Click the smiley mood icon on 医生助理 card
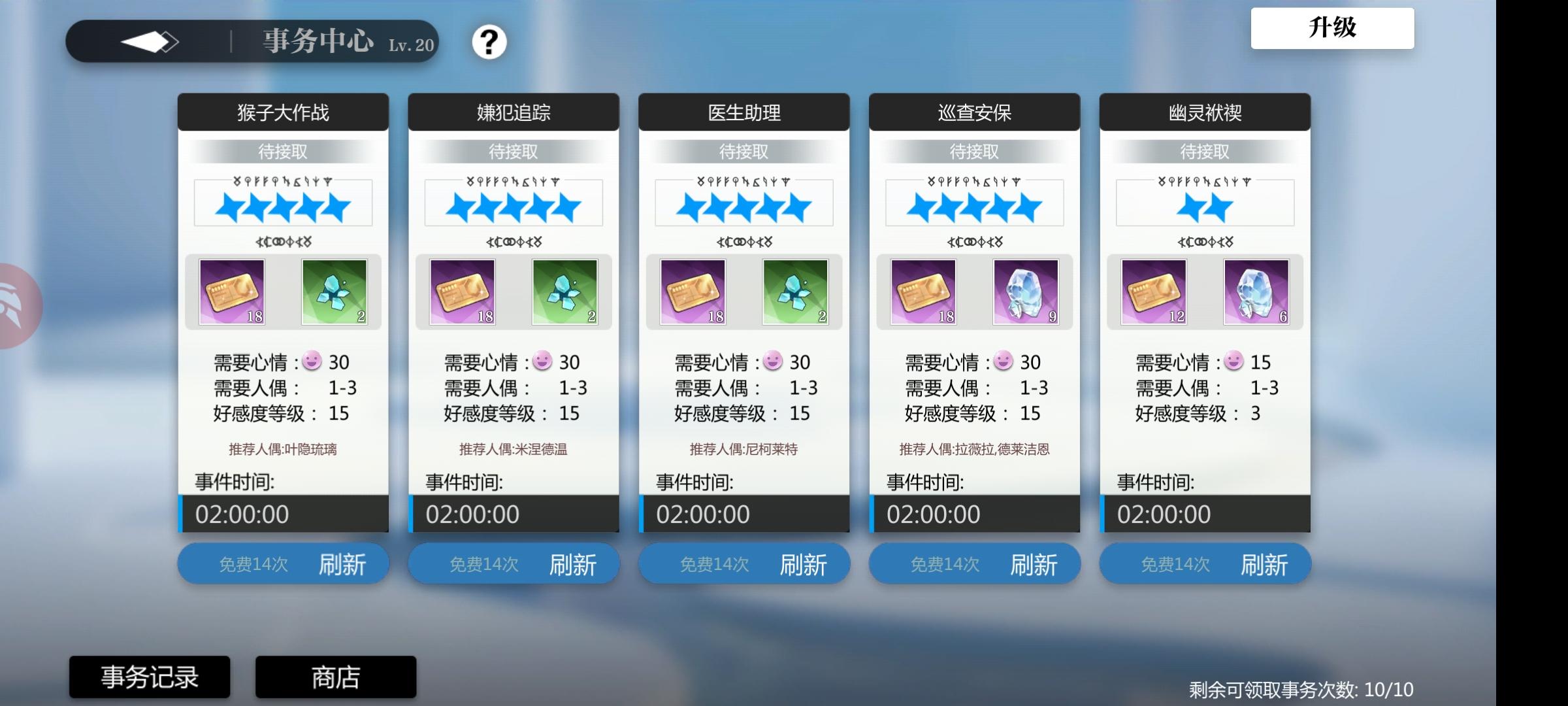The height and width of the screenshot is (706, 1568). (773, 360)
